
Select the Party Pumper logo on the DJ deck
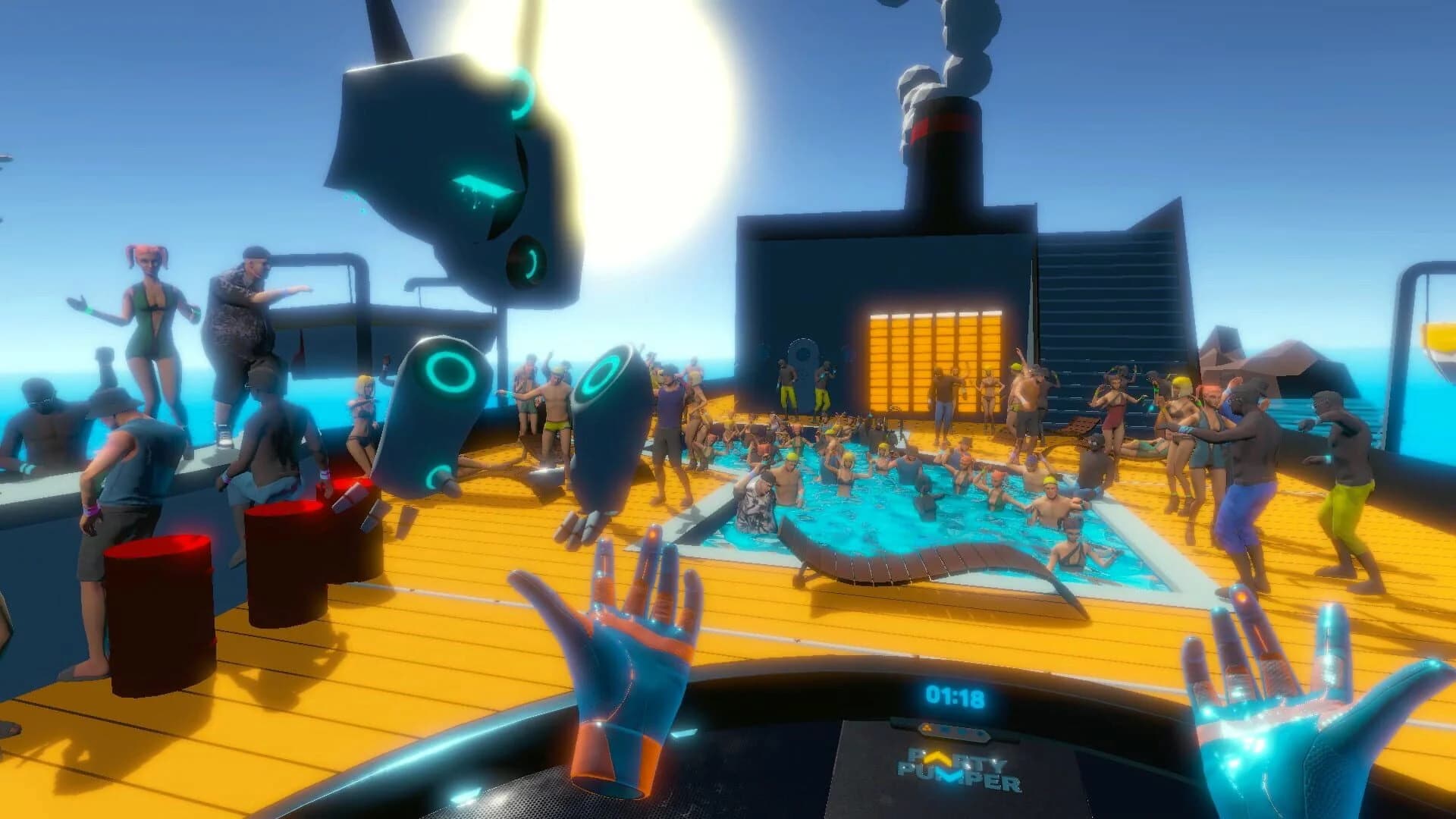(959, 768)
